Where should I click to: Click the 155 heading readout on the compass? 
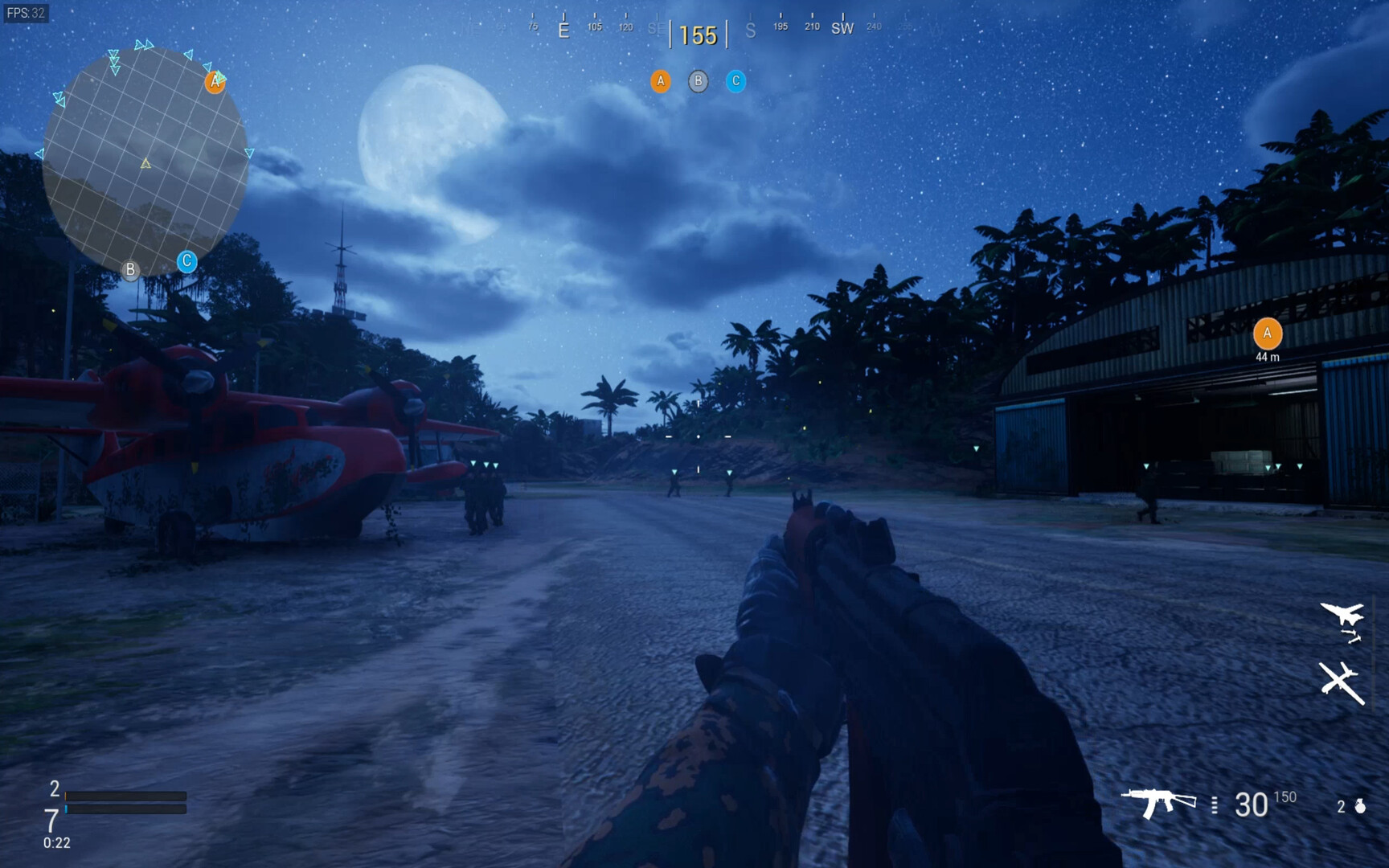tap(699, 35)
